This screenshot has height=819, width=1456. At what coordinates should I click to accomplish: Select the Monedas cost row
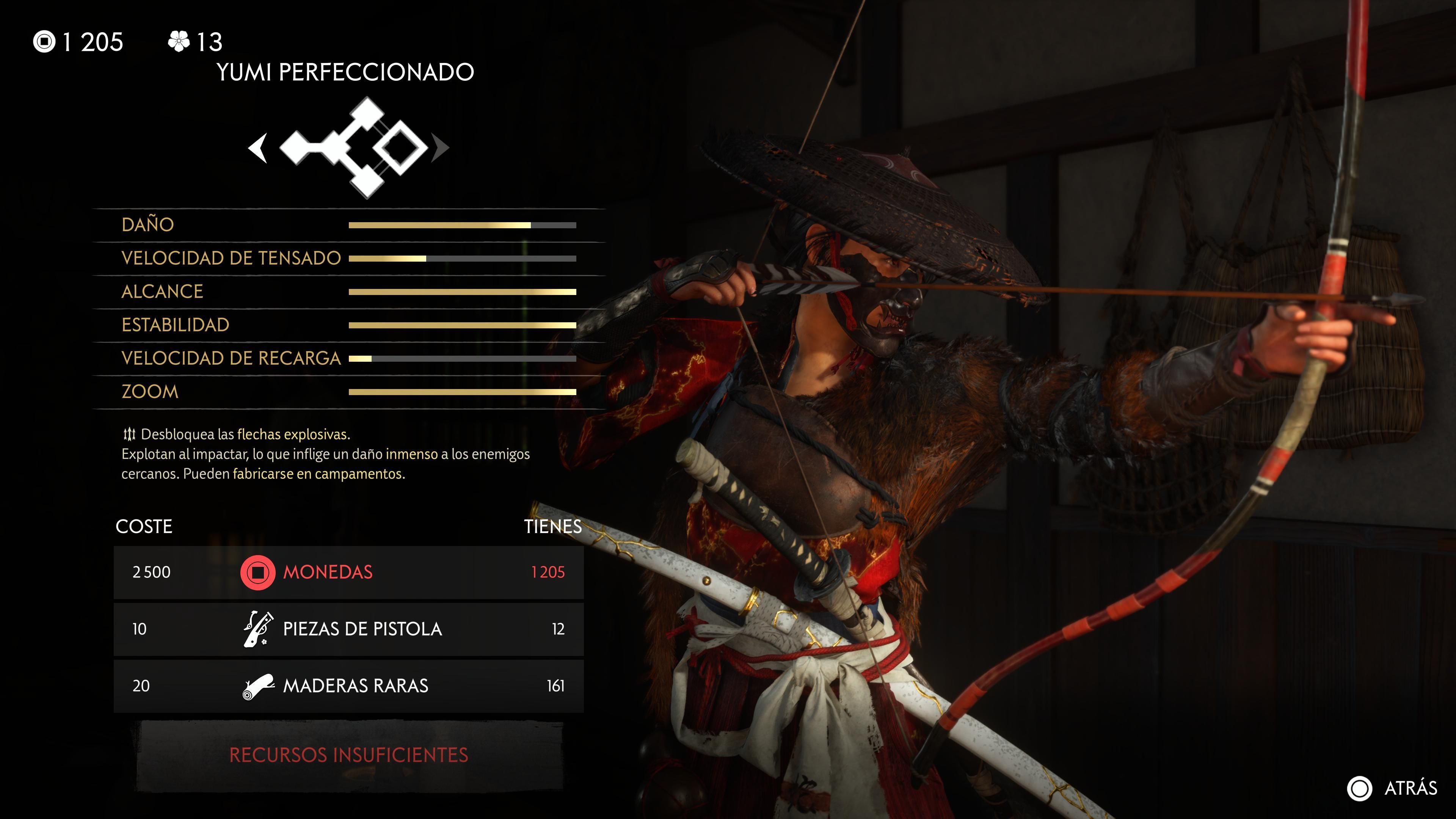coord(349,572)
